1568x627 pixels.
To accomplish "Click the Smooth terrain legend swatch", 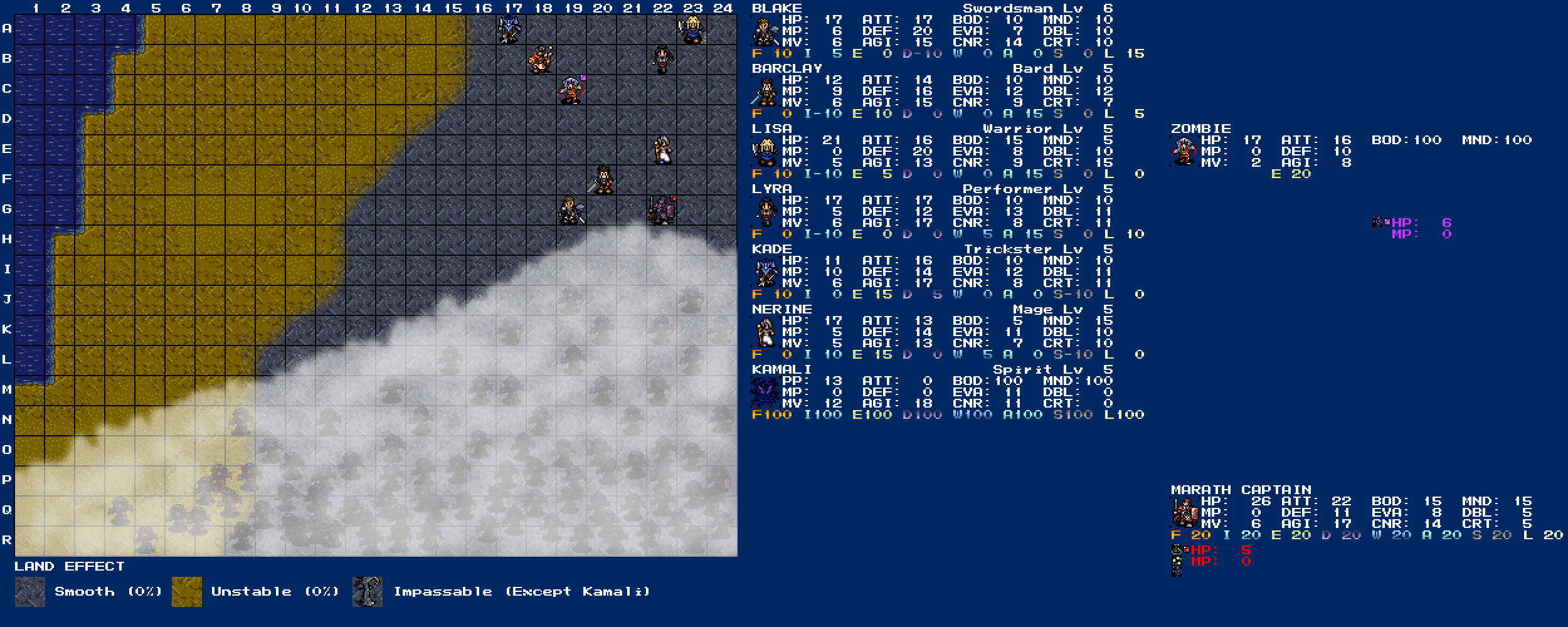I will [x=30, y=592].
